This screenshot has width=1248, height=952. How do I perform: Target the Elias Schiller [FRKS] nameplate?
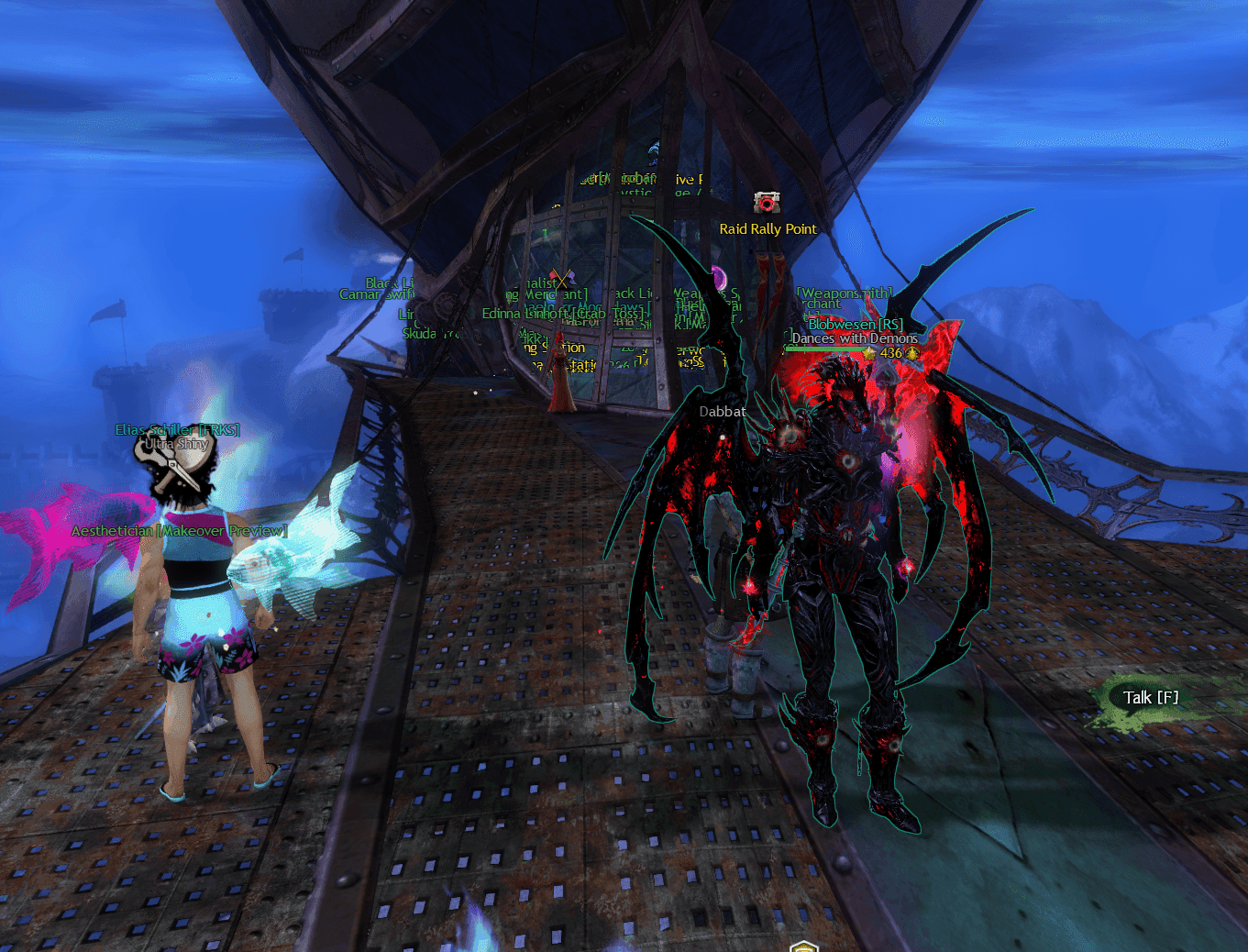177,429
